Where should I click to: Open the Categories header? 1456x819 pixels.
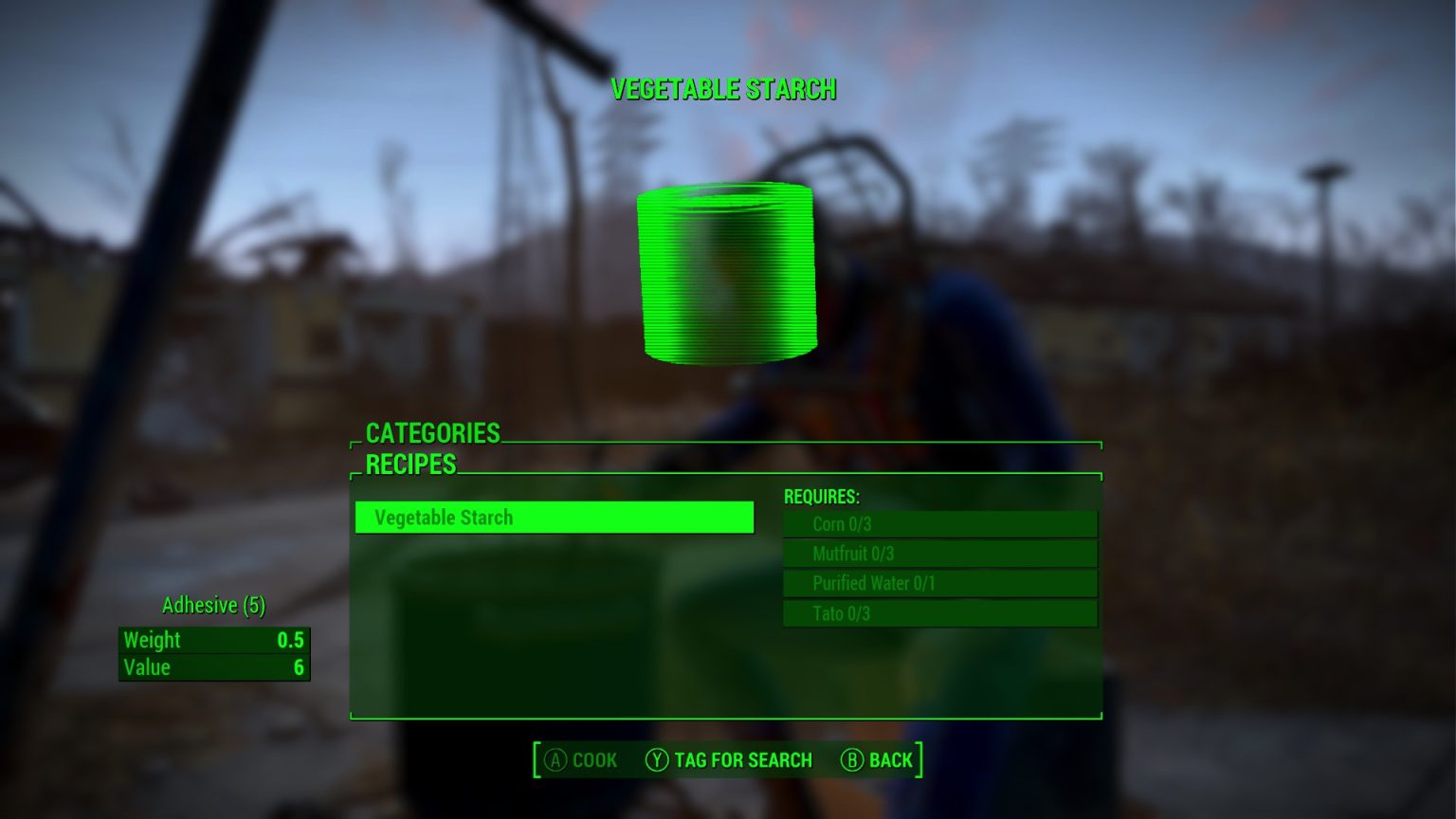tap(433, 433)
